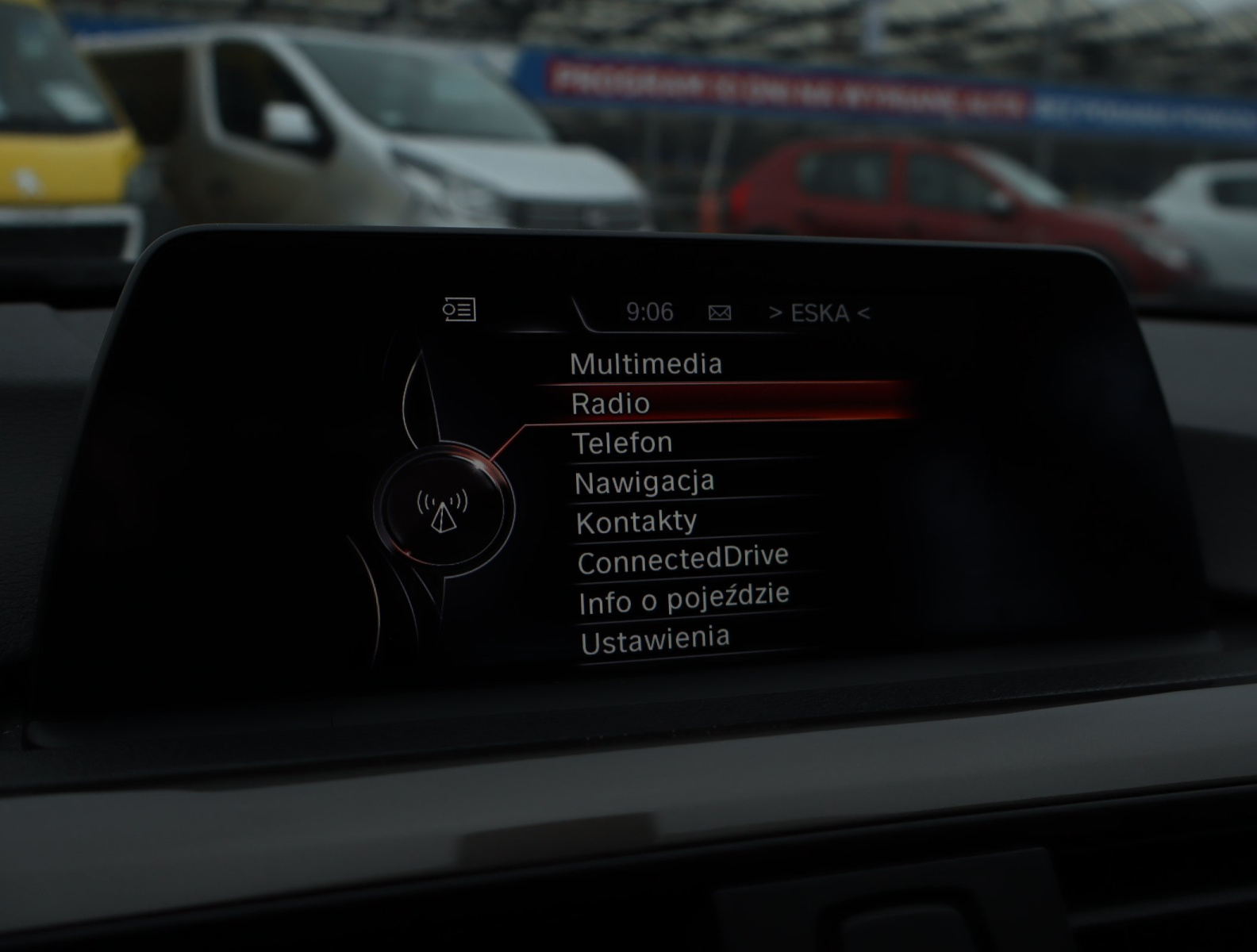The height and width of the screenshot is (952, 1257).
Task: Open Nawigacja menu item
Action: pos(644,482)
